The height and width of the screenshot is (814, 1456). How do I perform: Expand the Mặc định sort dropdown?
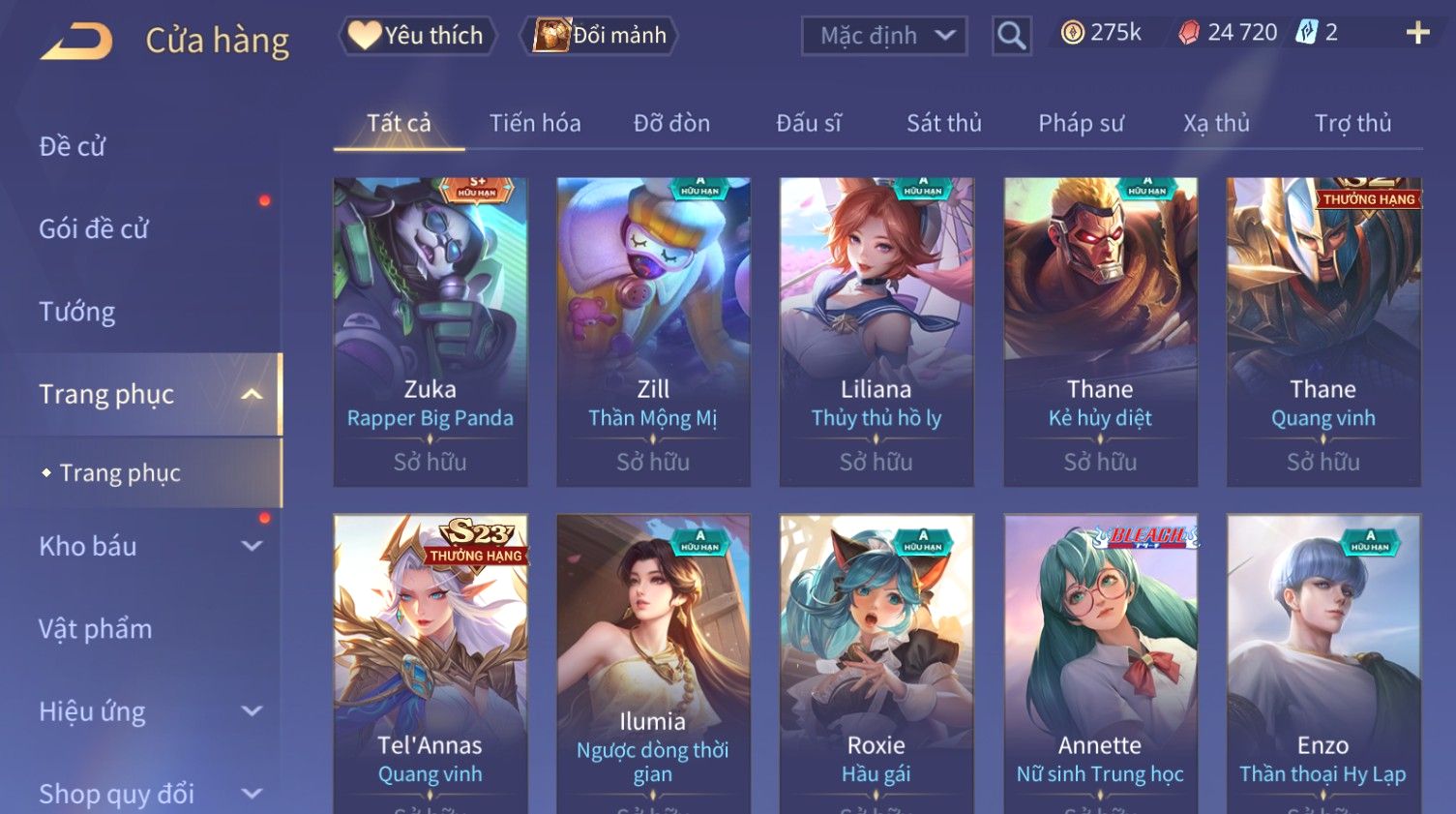click(884, 36)
